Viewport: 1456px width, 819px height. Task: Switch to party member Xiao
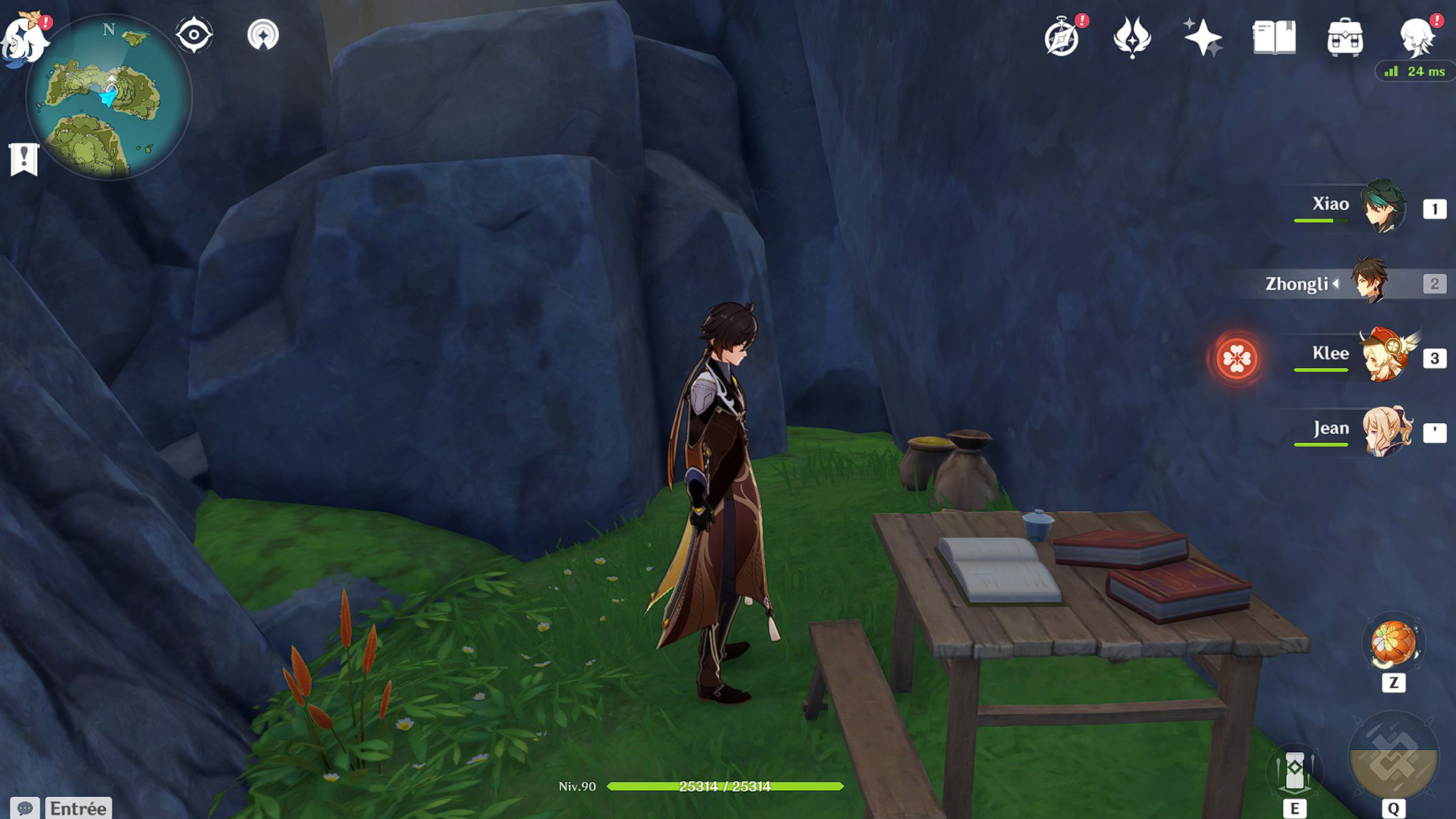click(1382, 206)
